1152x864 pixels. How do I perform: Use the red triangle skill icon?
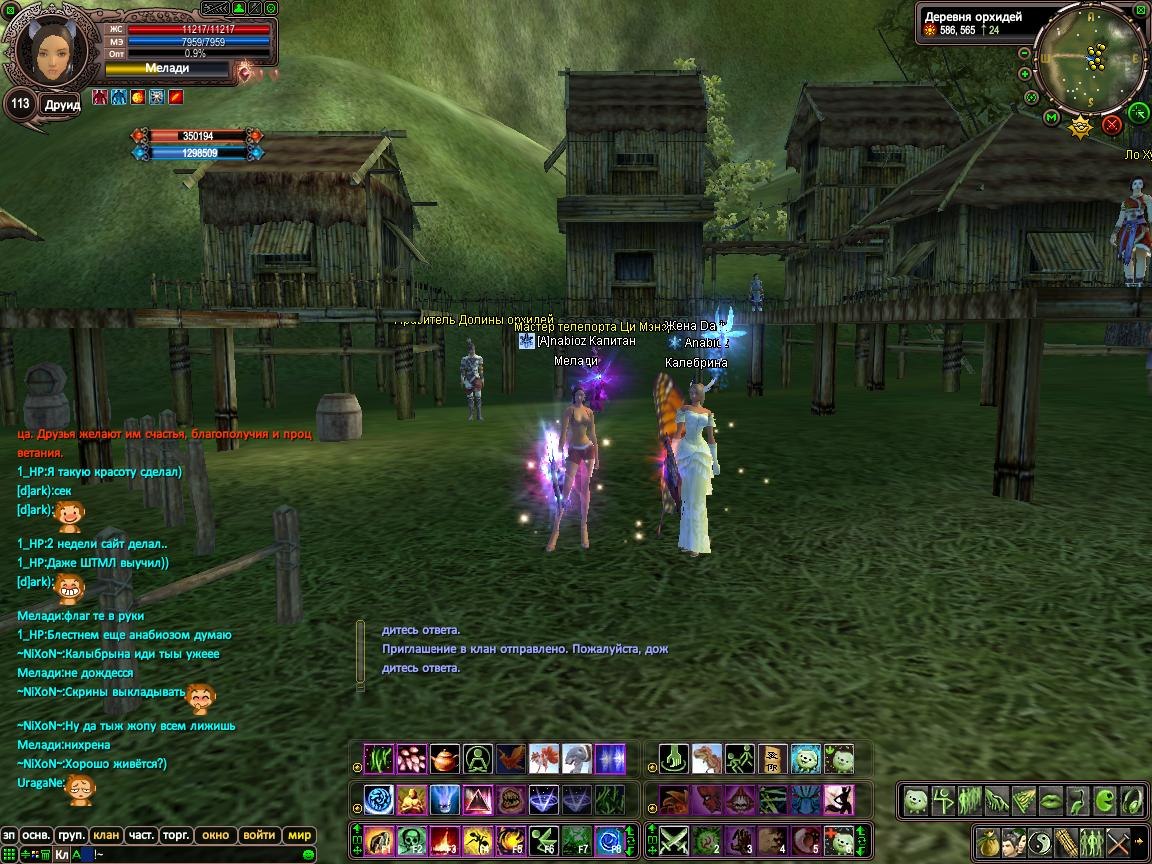point(478,800)
